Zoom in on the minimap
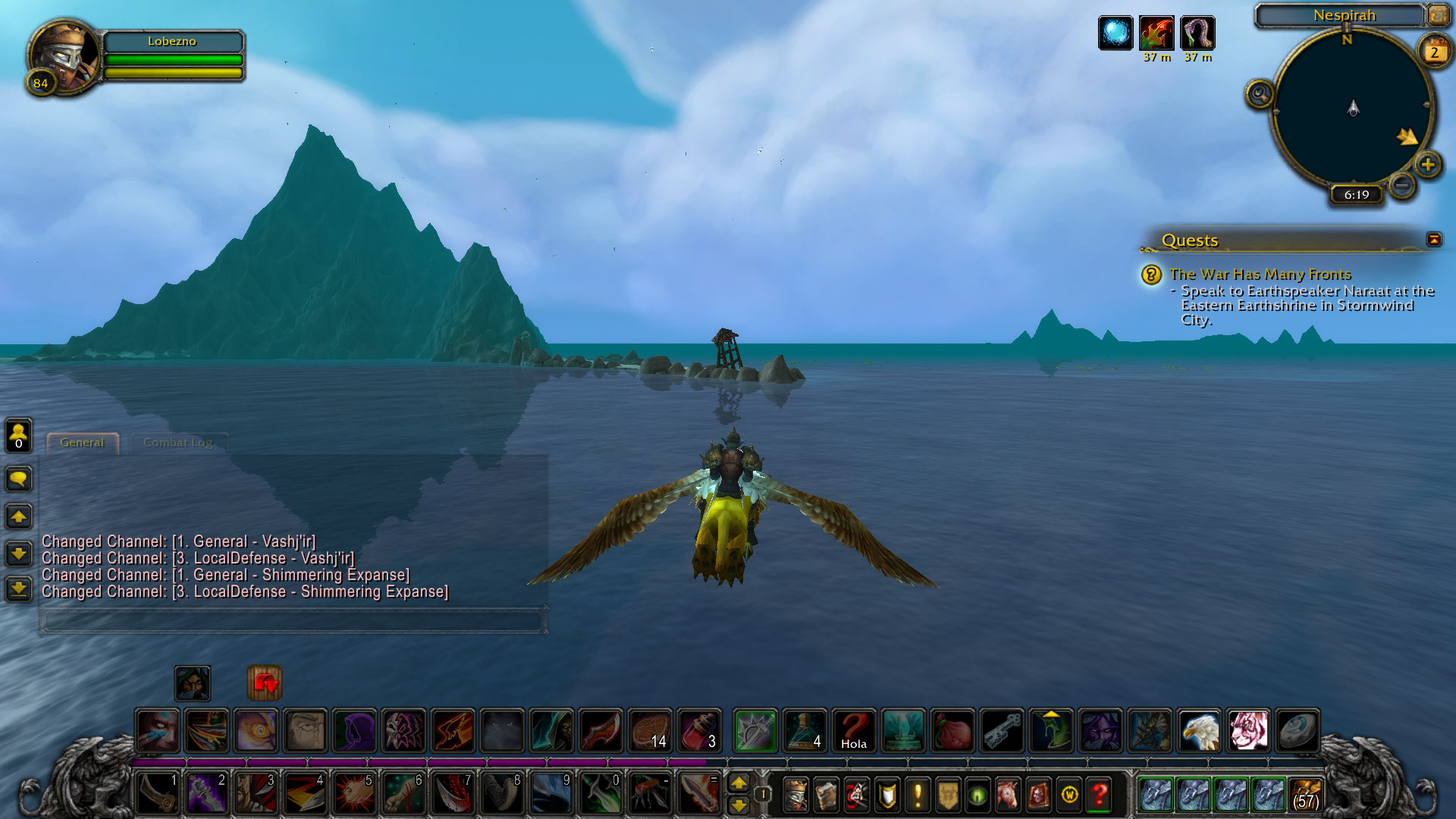Viewport: 1456px width, 819px height. 1428,165
